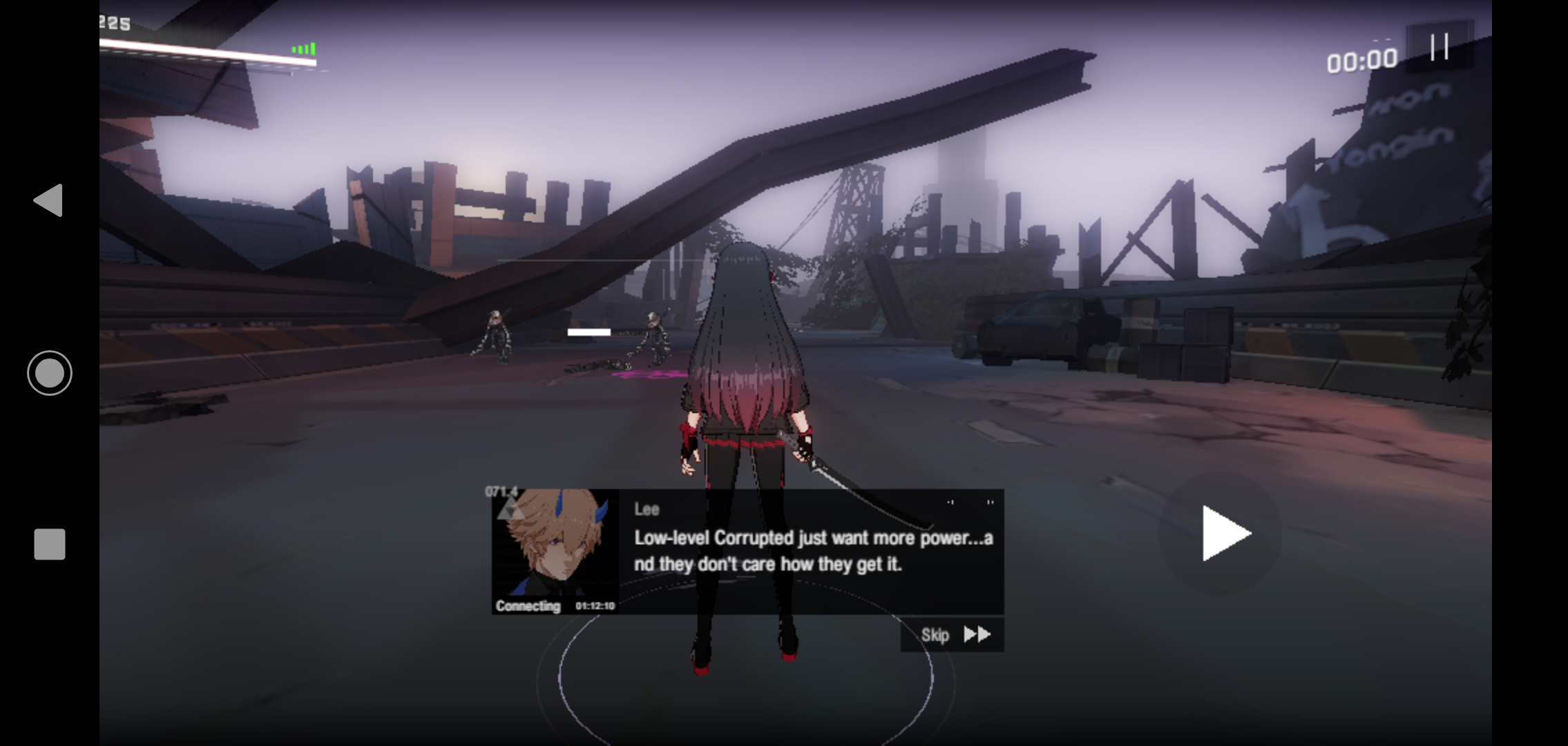
Task: Skip the dialogue with Lee
Action: pos(953,635)
